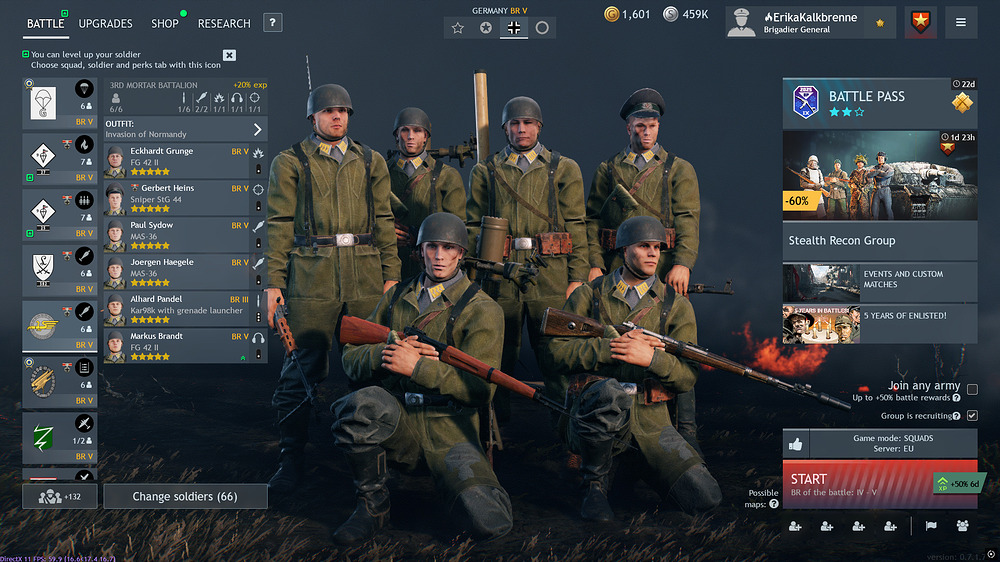Open the Shop tab

[x=165, y=23]
